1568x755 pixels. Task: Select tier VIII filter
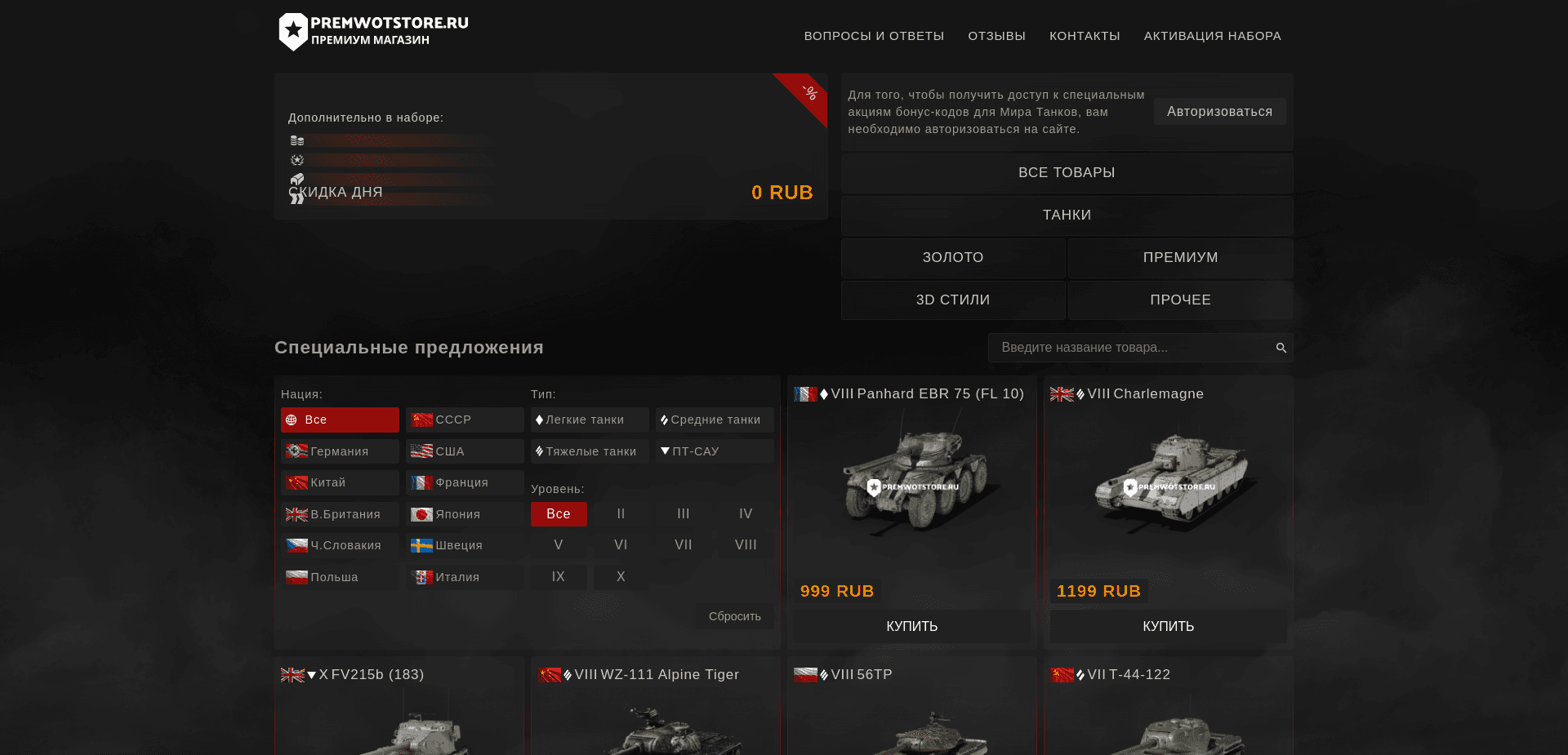point(744,544)
